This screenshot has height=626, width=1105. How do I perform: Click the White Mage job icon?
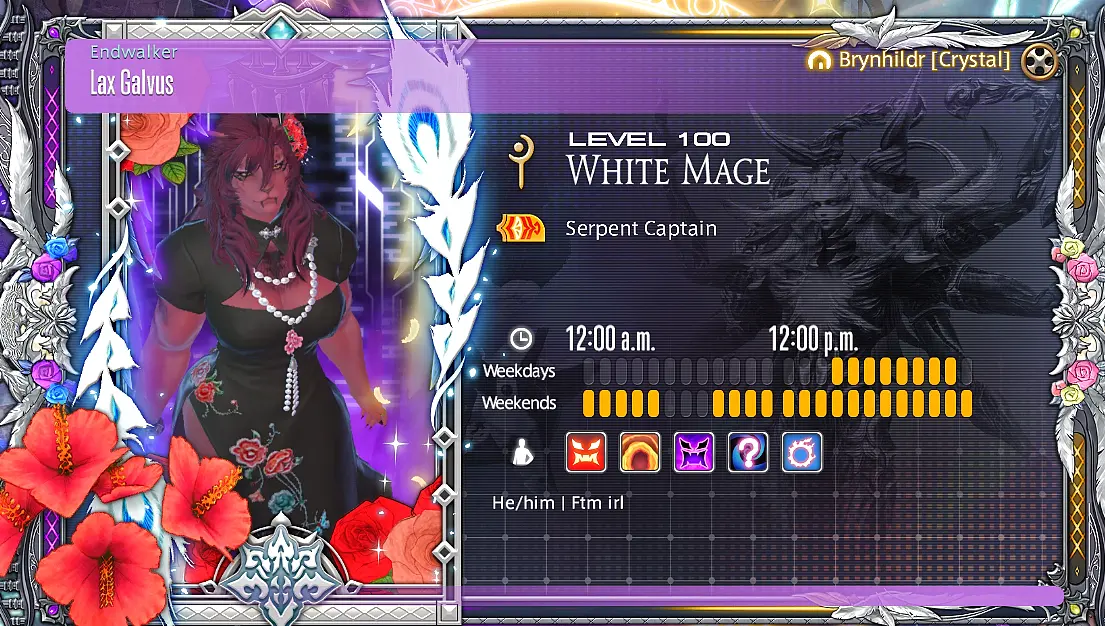(x=520, y=159)
